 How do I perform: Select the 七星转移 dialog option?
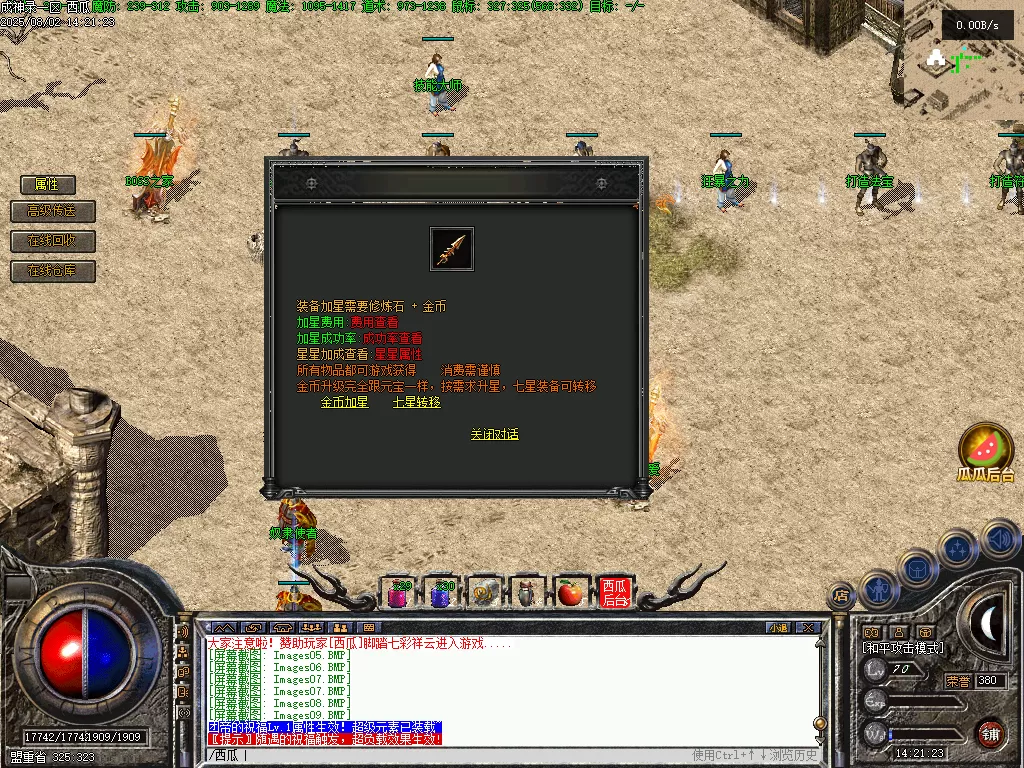416,402
